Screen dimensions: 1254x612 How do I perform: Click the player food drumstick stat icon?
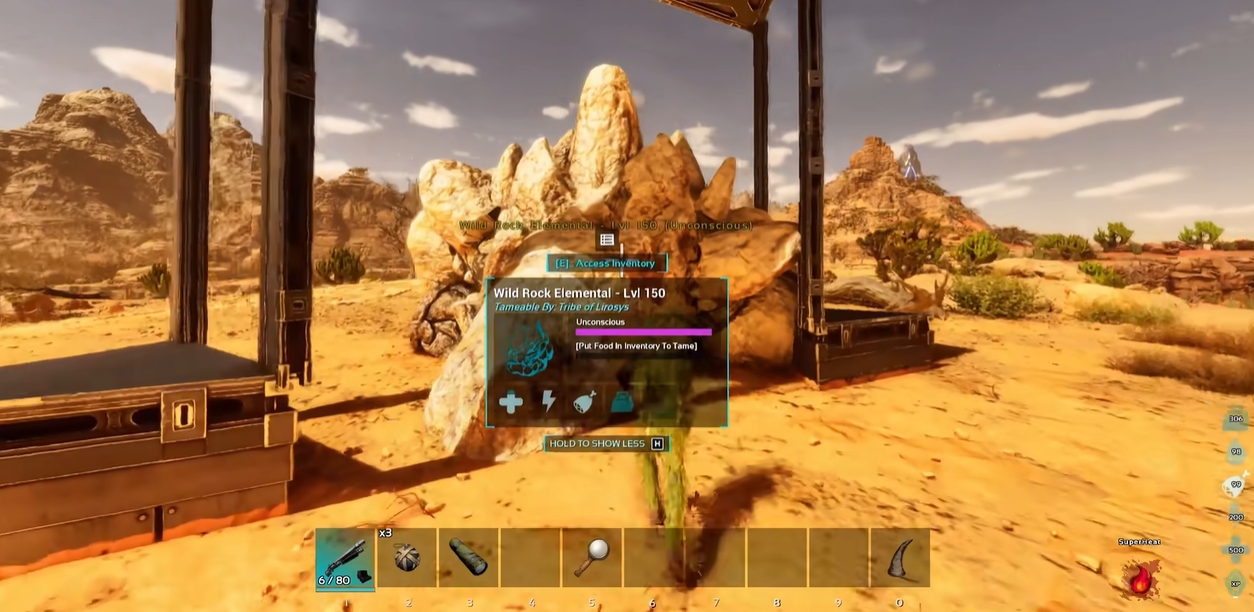tap(1235, 484)
